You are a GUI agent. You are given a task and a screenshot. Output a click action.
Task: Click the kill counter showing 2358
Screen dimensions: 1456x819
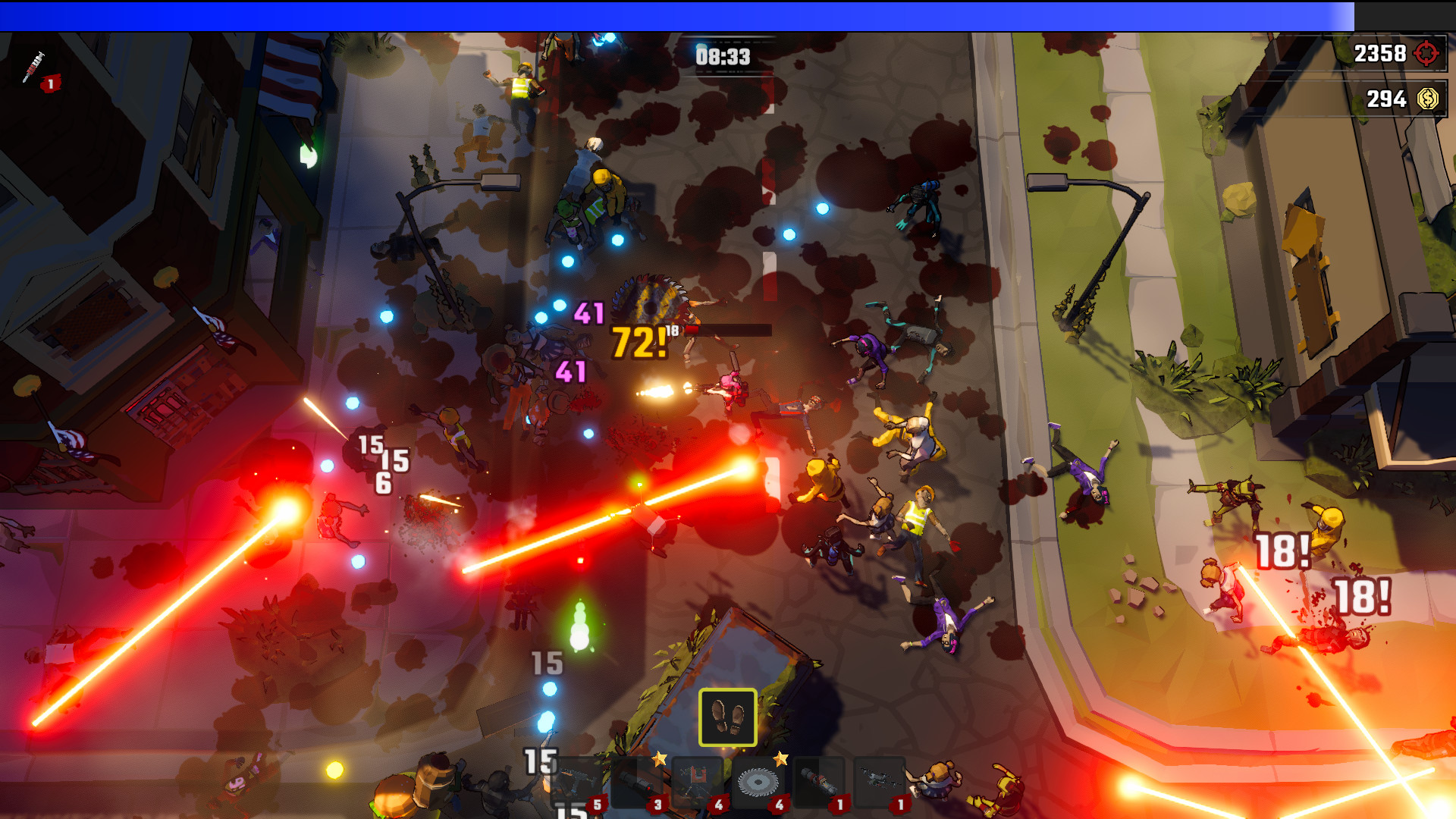click(x=1382, y=53)
